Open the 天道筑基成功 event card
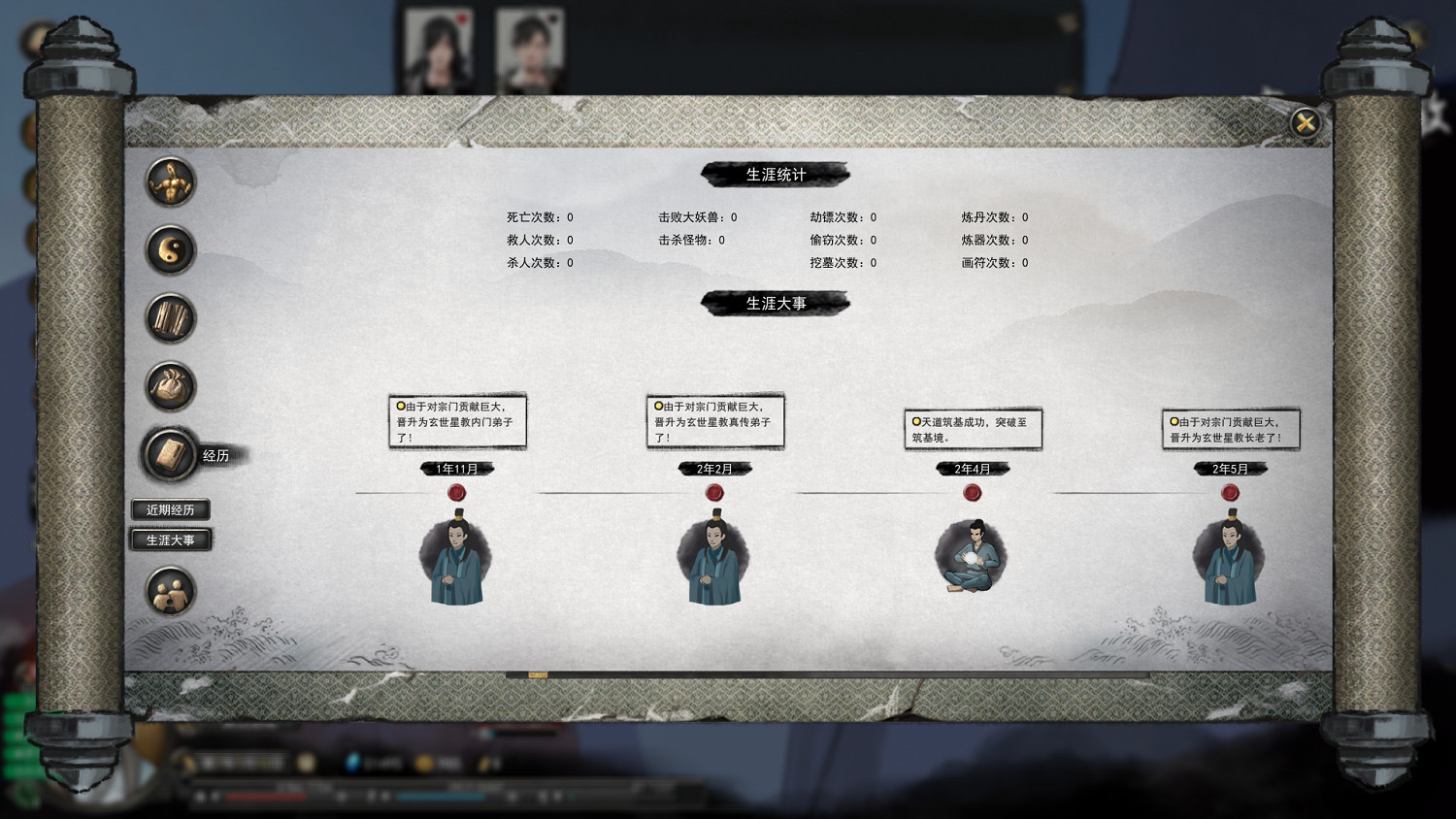This screenshot has height=819, width=1456. (x=972, y=428)
